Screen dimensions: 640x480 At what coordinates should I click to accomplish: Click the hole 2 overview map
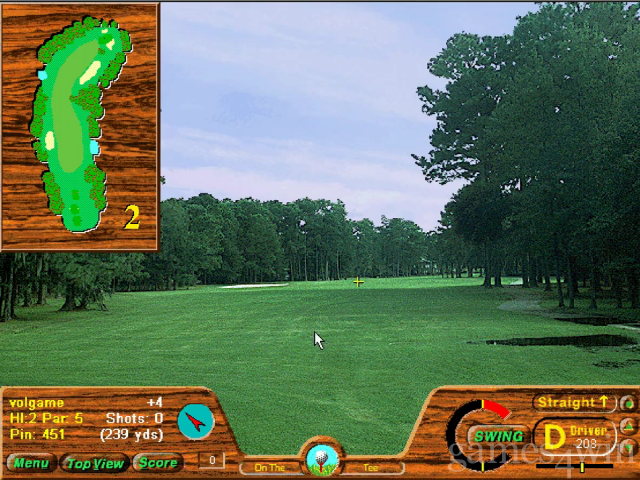(x=78, y=123)
